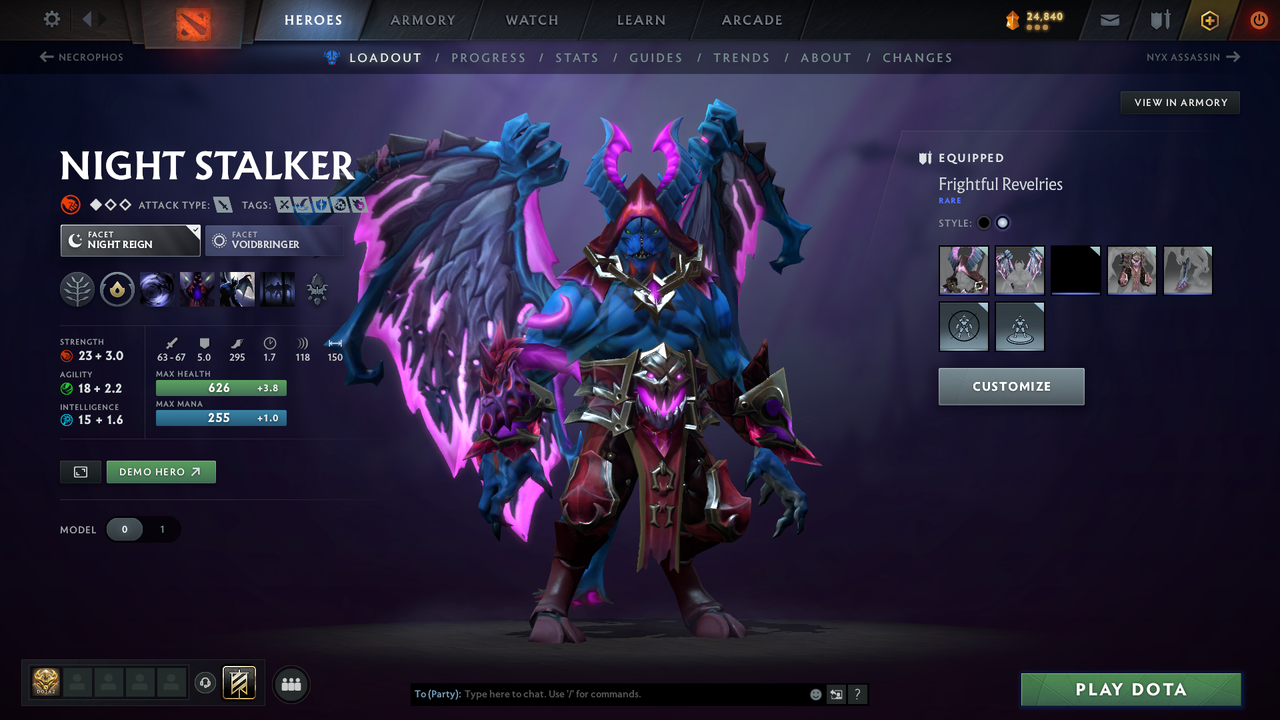Click the shield-and-sword armory icon
Screen dimensions: 1280x720
(x=1158, y=20)
